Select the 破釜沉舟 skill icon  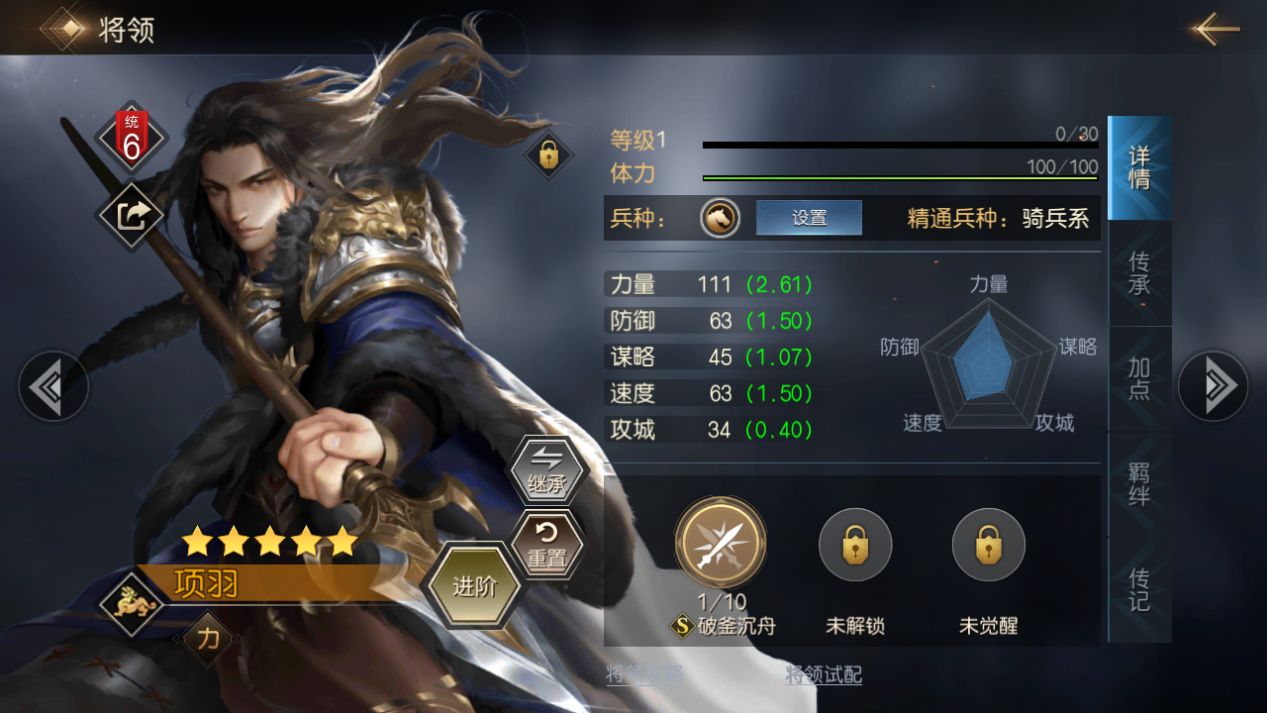click(720, 545)
